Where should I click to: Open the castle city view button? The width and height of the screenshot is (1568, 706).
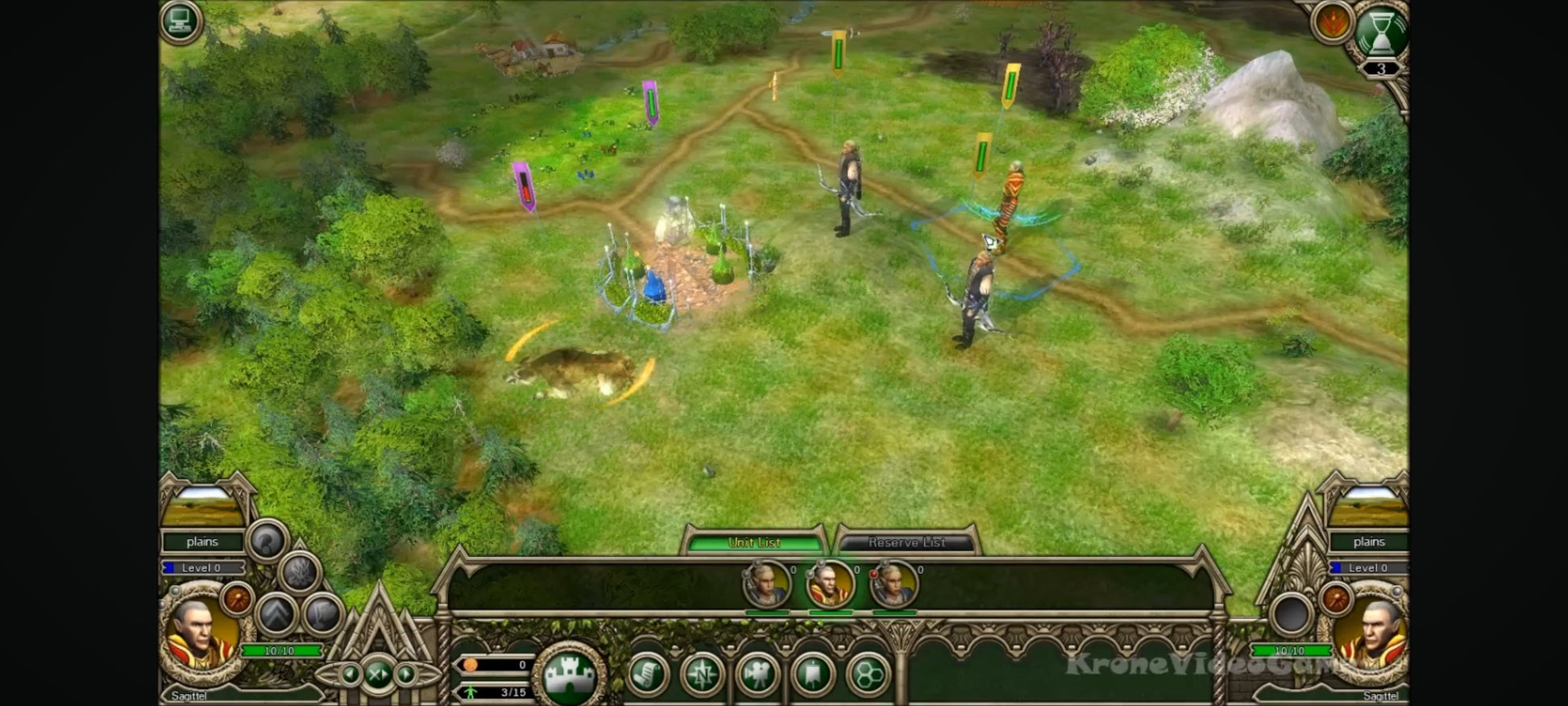(x=570, y=675)
